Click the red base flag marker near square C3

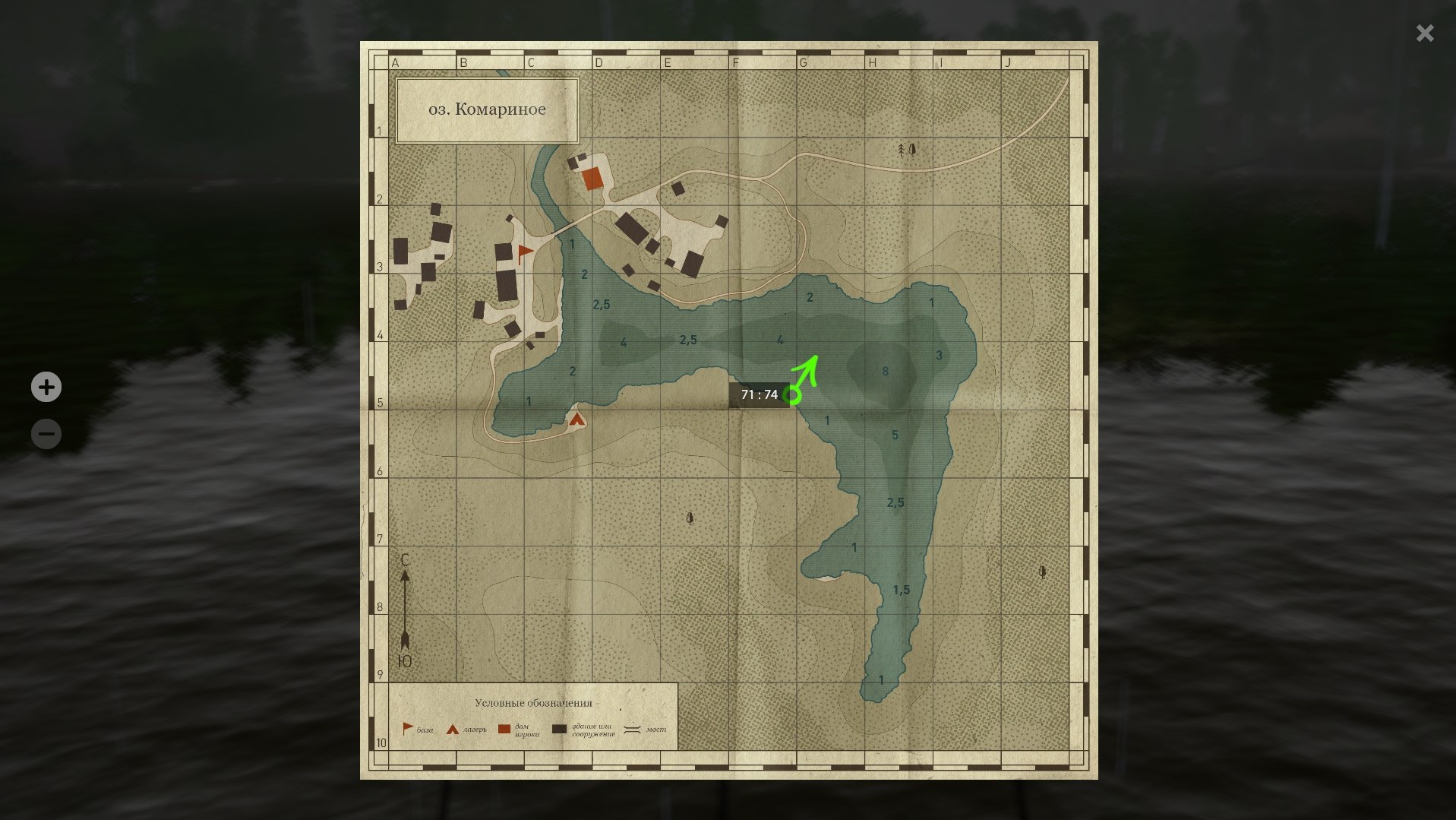coord(526,251)
